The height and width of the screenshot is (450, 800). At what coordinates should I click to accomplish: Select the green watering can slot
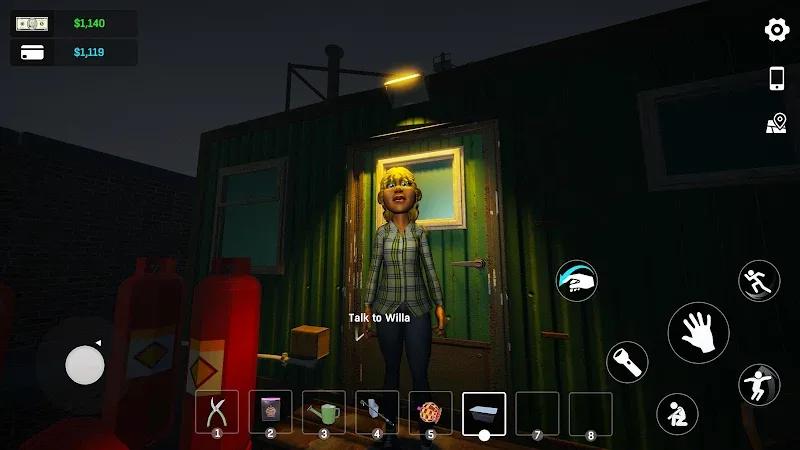[x=323, y=411]
